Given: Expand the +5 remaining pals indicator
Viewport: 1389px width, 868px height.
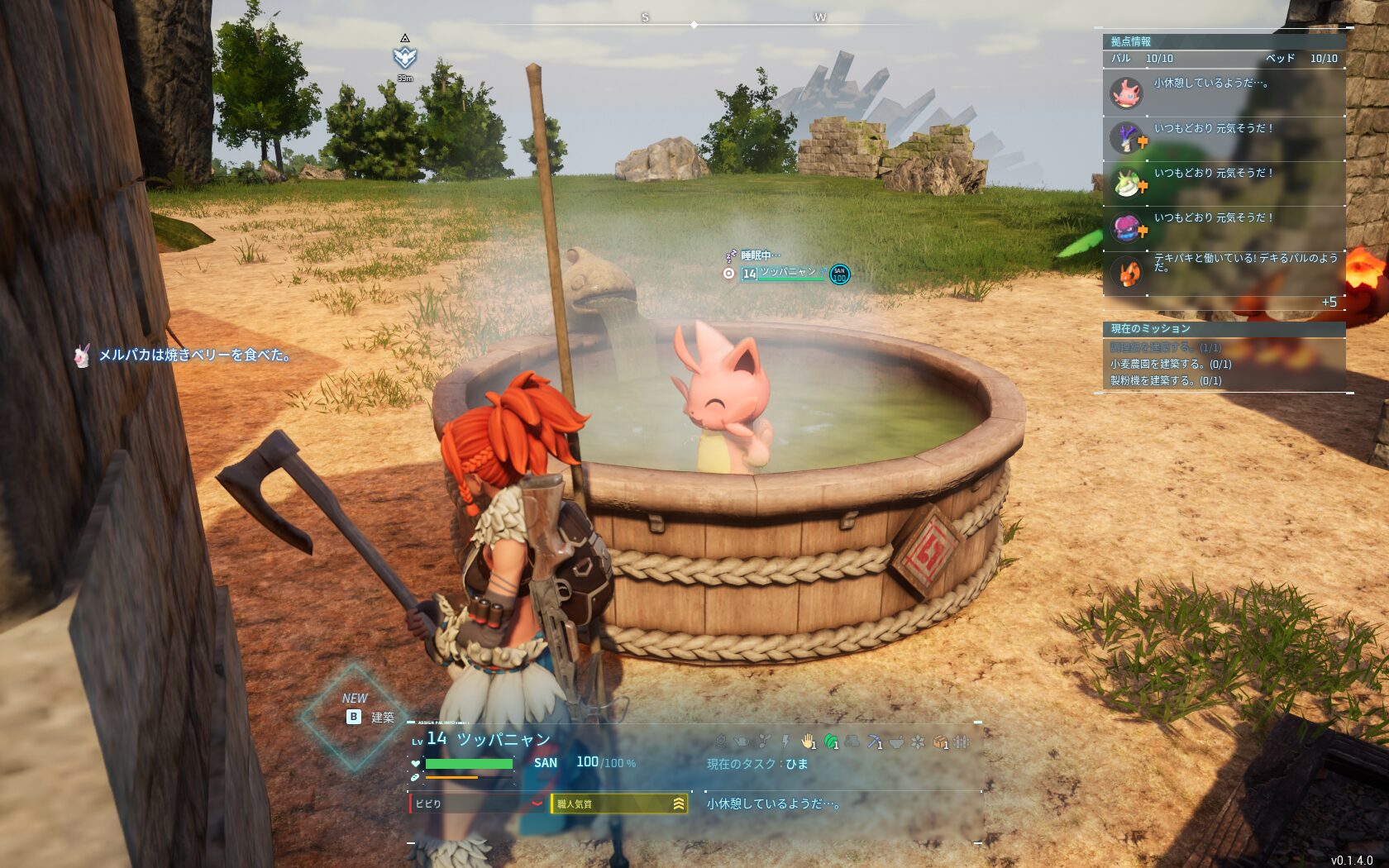Looking at the screenshot, I should point(1329,303).
